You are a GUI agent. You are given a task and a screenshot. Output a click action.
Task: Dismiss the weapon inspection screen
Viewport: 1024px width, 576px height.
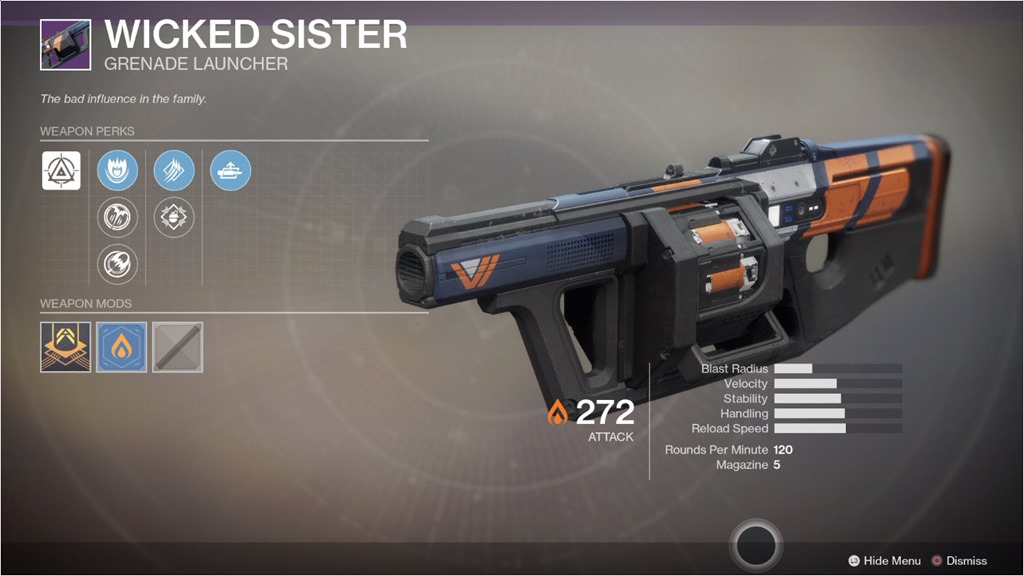click(x=958, y=561)
